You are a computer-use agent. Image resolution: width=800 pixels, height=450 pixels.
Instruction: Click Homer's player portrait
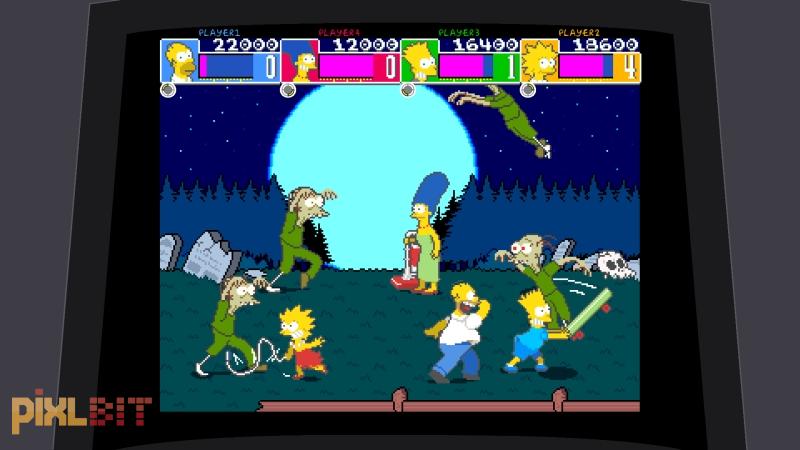pyautogui.click(x=180, y=60)
